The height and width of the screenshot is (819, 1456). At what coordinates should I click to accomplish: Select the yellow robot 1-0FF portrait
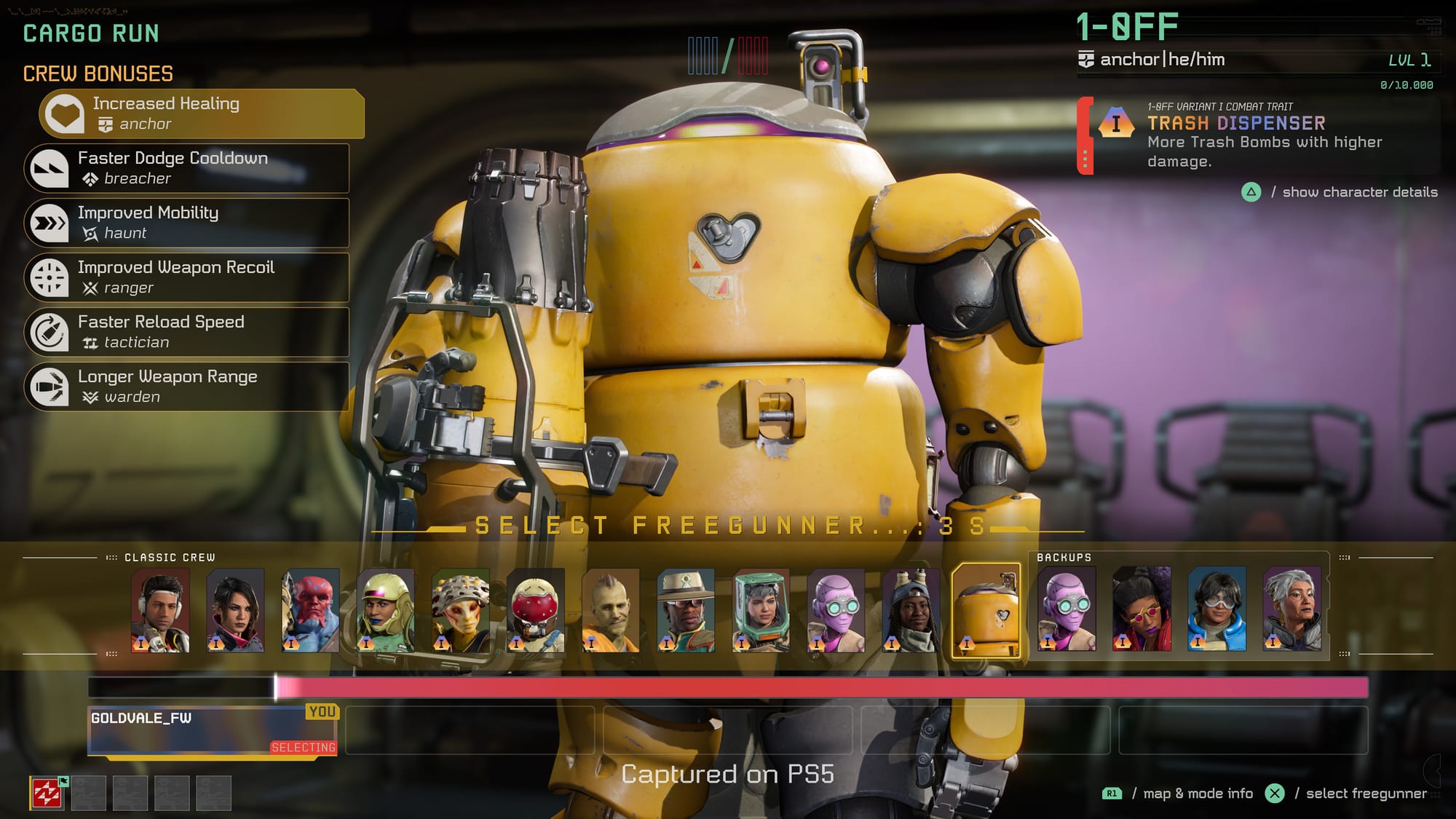986,610
